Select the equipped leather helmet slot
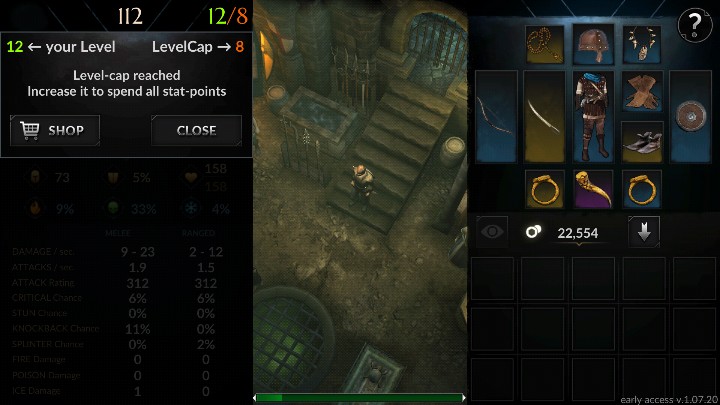This screenshot has height=405, width=720. coord(593,44)
